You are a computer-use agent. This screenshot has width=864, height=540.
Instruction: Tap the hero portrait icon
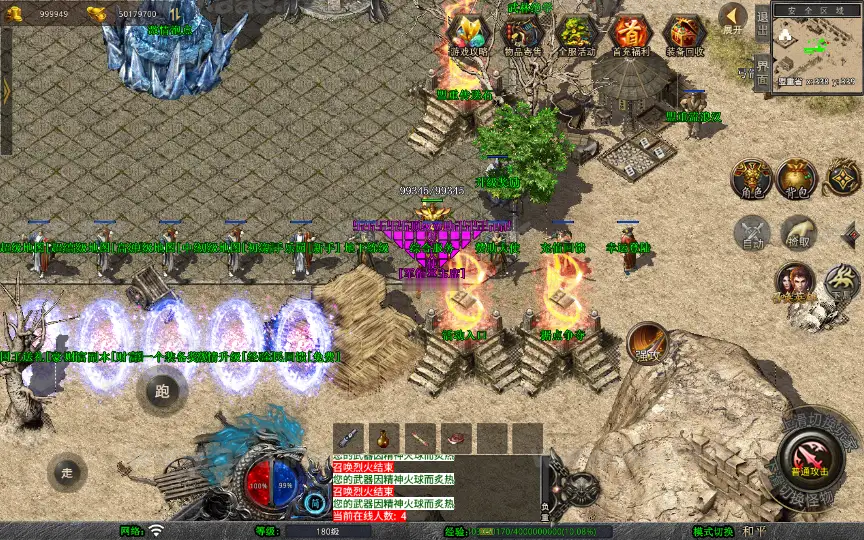coord(796,283)
